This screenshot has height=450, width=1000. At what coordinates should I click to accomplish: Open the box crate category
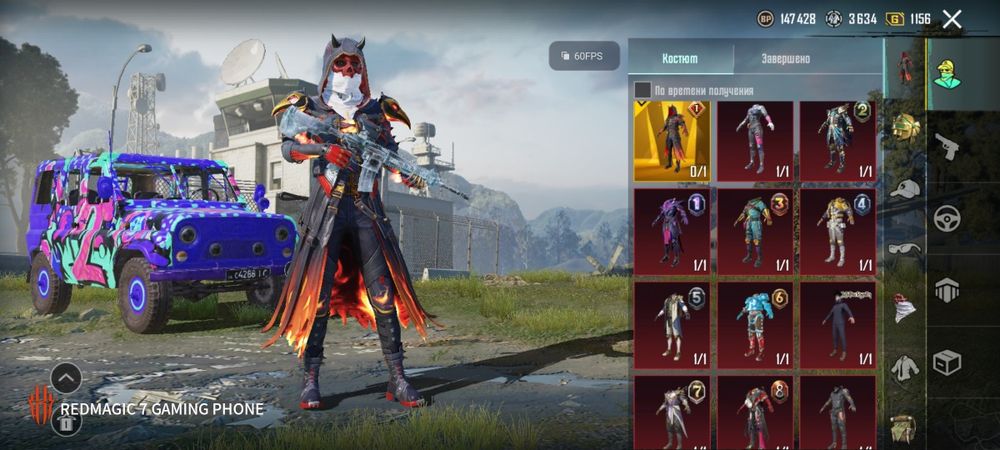(x=946, y=361)
